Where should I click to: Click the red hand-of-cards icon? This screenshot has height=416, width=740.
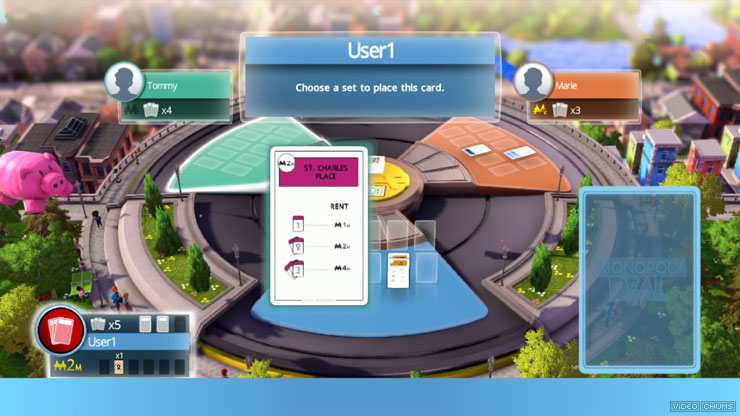click(61, 334)
